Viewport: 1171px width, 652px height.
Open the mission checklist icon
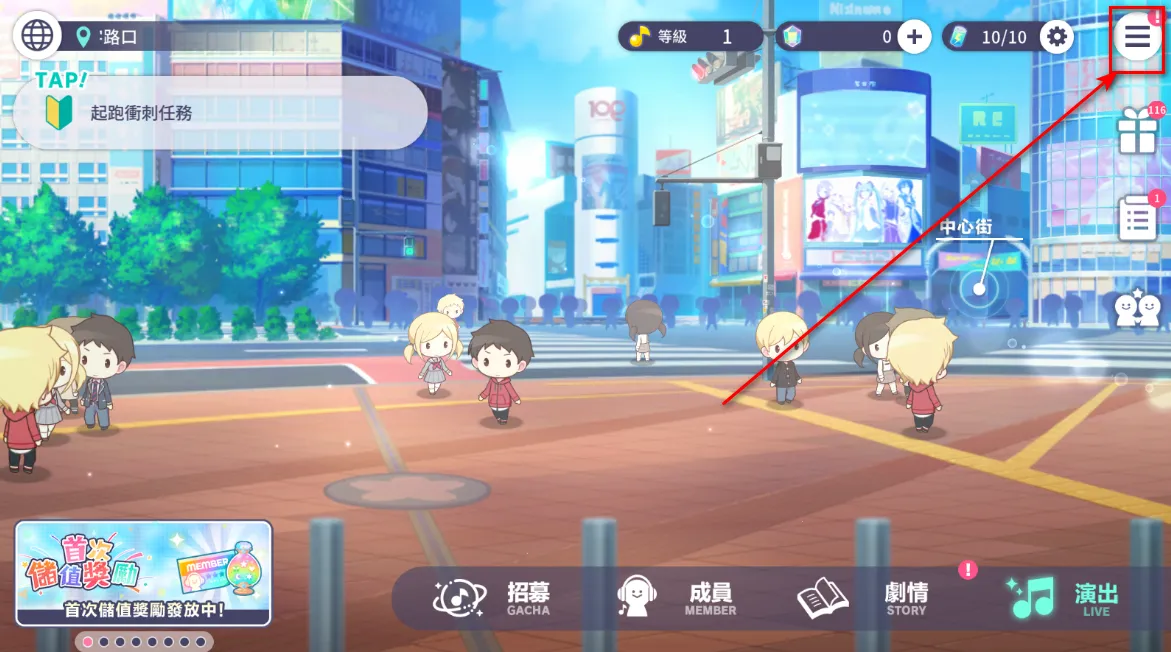[1138, 219]
